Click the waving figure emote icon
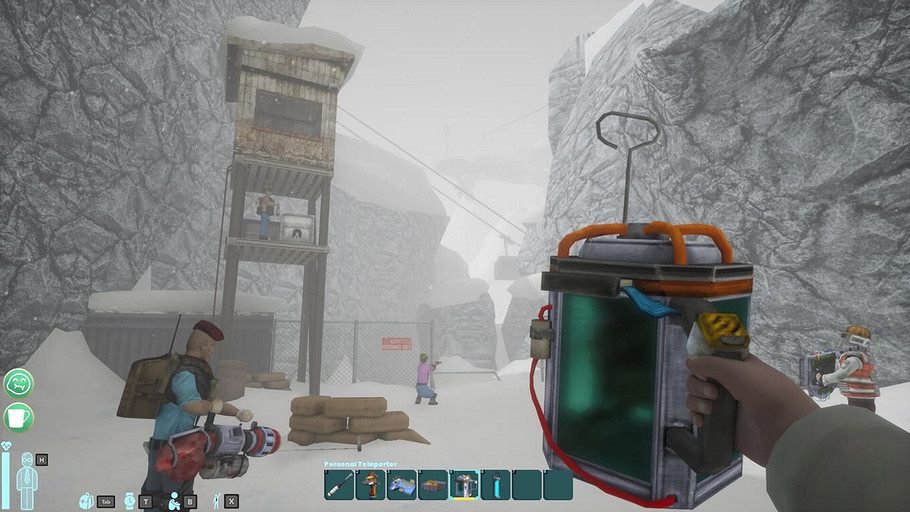Image resolution: width=910 pixels, height=512 pixels. coord(216,500)
